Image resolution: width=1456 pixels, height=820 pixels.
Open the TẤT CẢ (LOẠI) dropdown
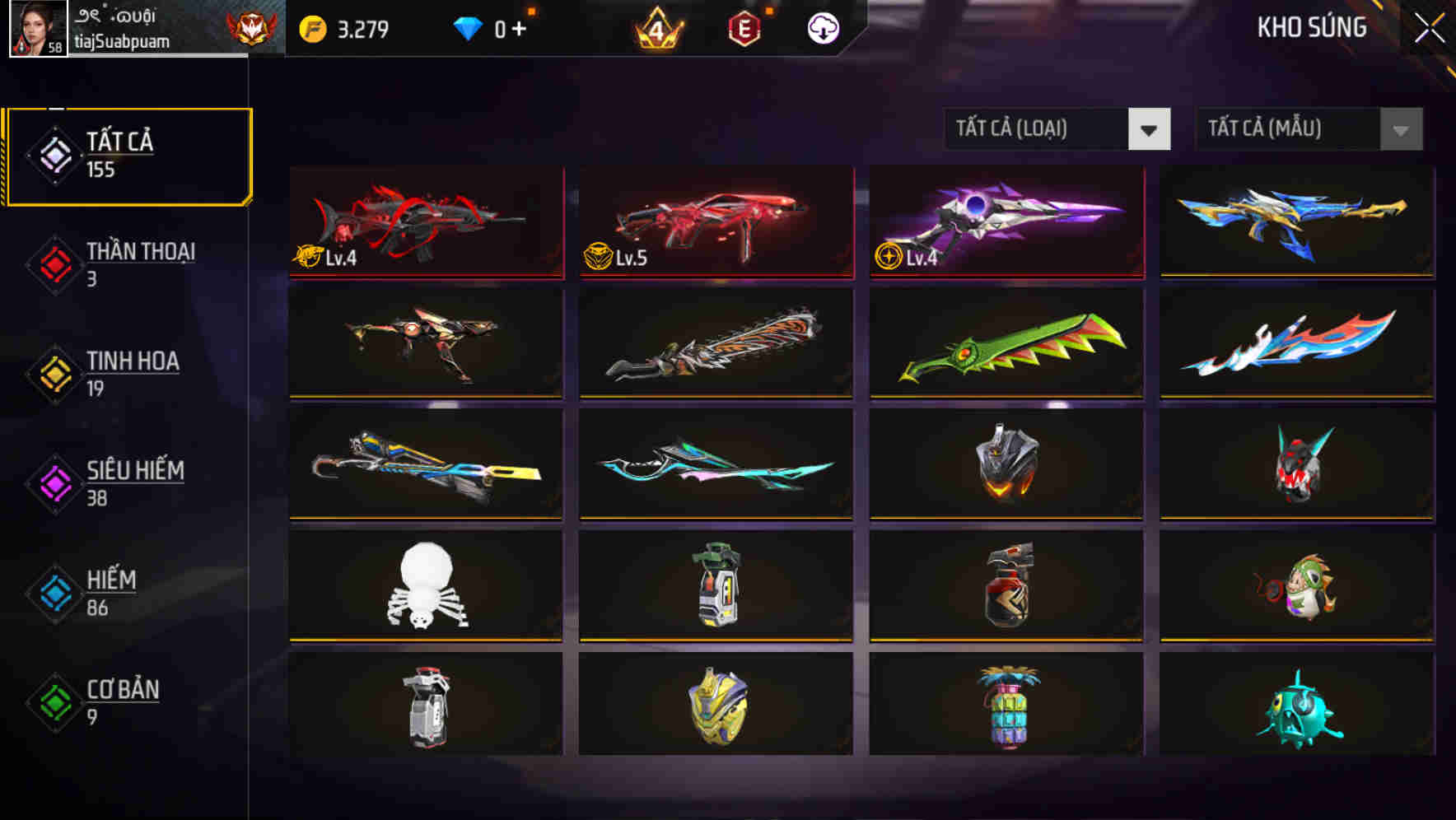(1057, 129)
